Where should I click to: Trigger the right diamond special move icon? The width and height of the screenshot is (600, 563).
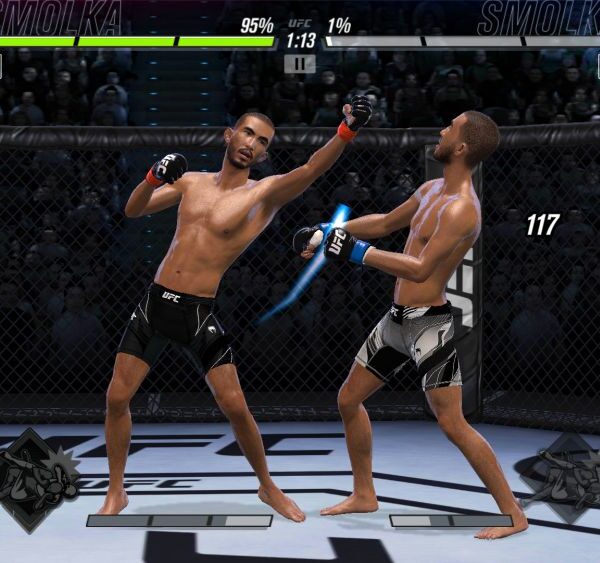coord(563,476)
